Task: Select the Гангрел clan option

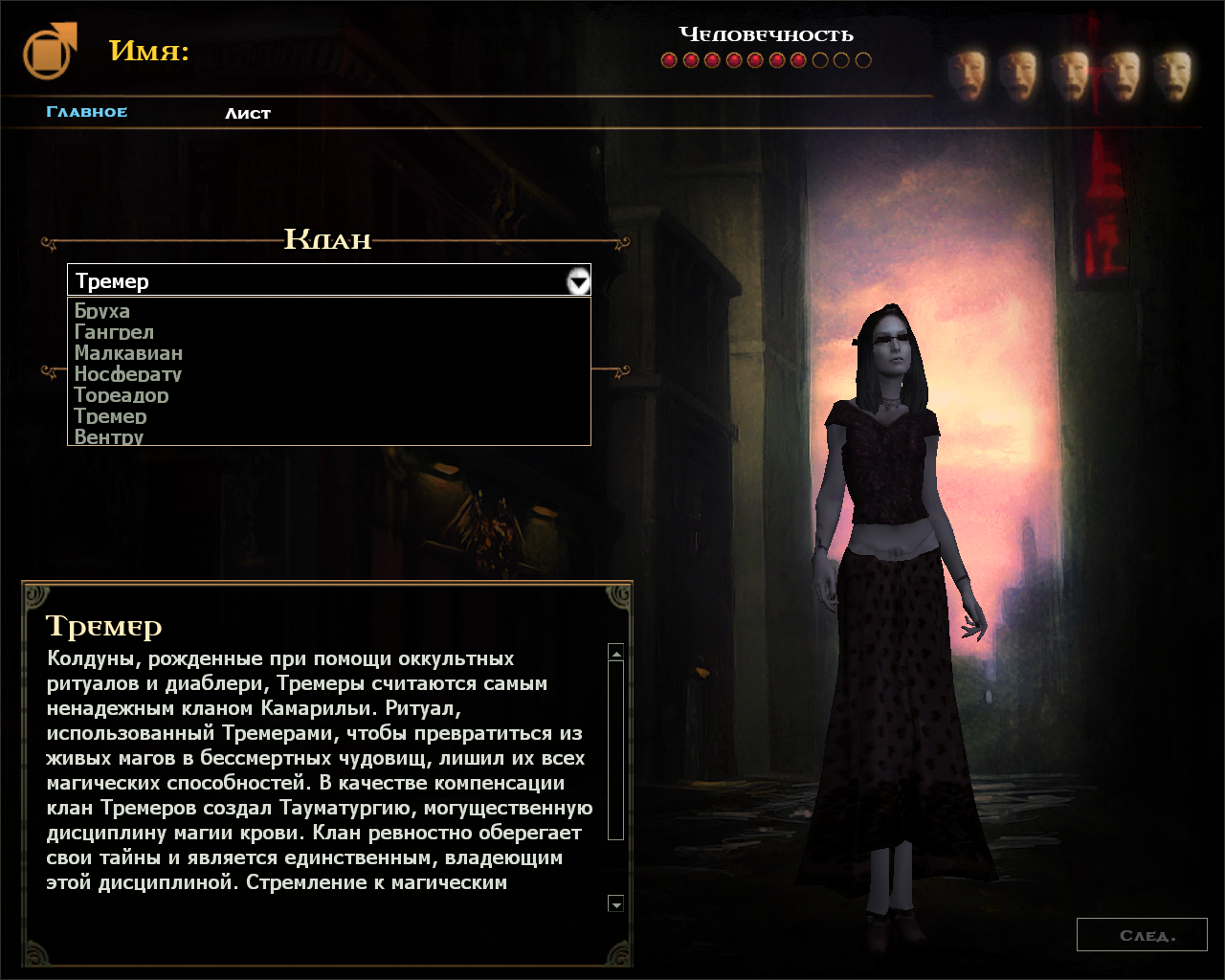Action: pyautogui.click(x=114, y=332)
